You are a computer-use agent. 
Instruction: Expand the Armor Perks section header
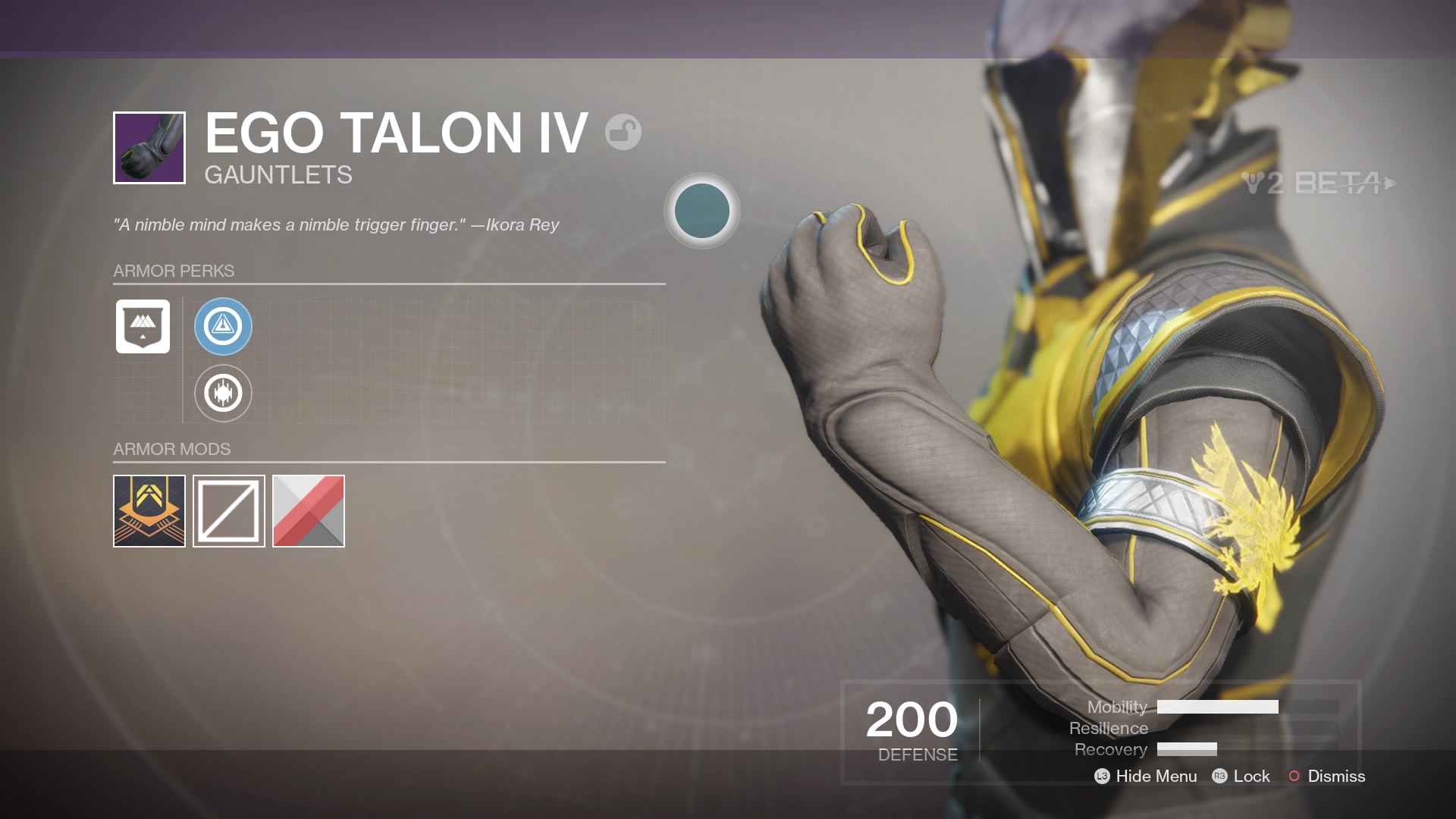point(173,271)
